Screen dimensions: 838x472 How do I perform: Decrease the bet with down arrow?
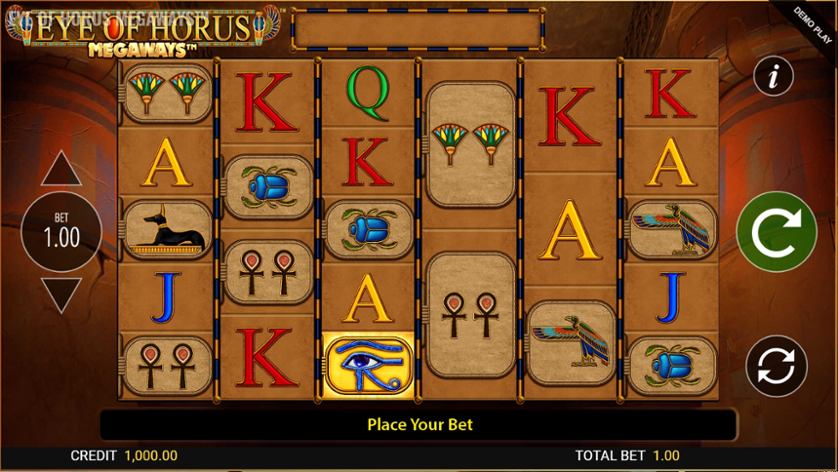(61, 296)
